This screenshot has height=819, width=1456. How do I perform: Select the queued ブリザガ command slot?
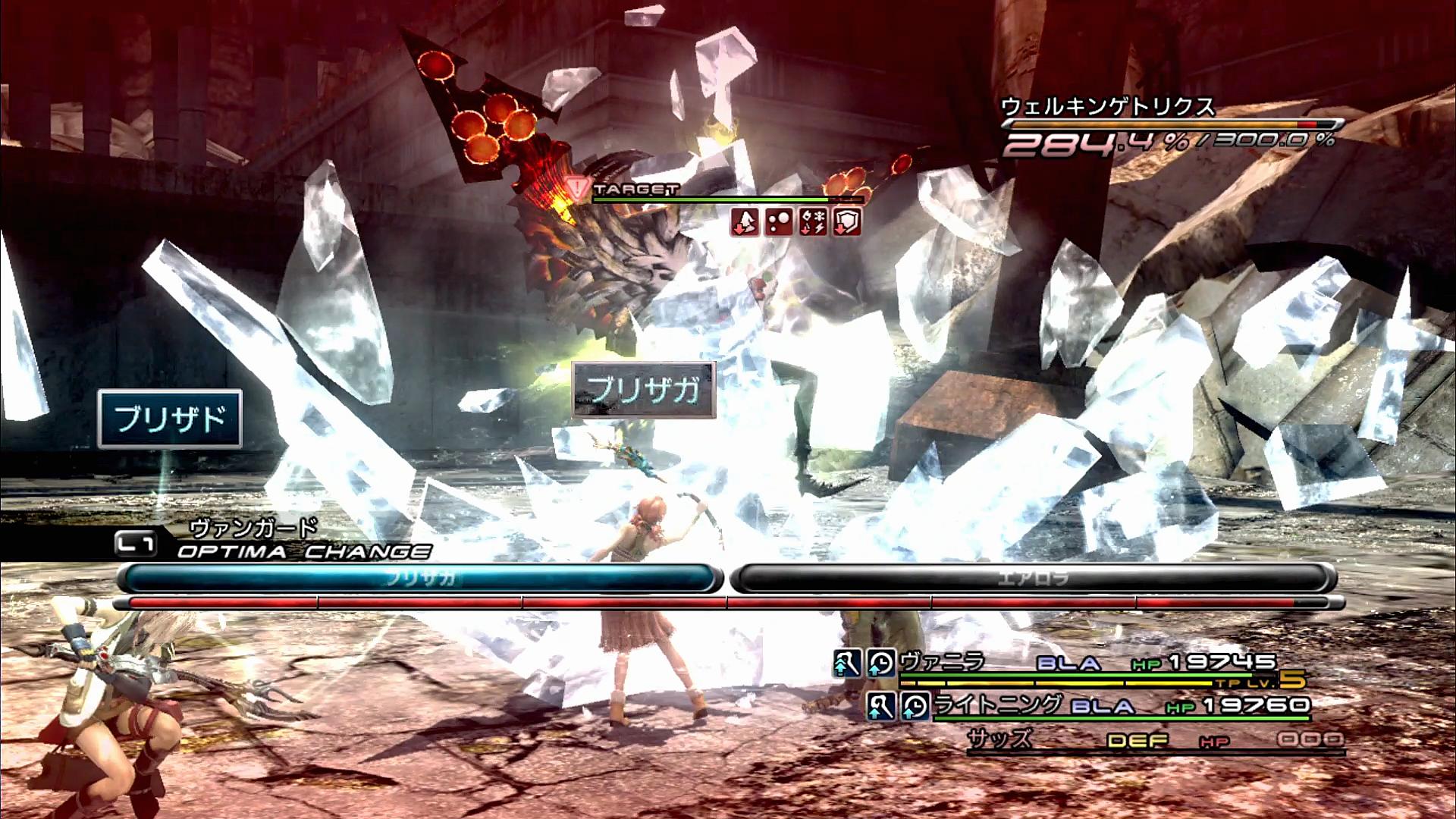point(419,579)
